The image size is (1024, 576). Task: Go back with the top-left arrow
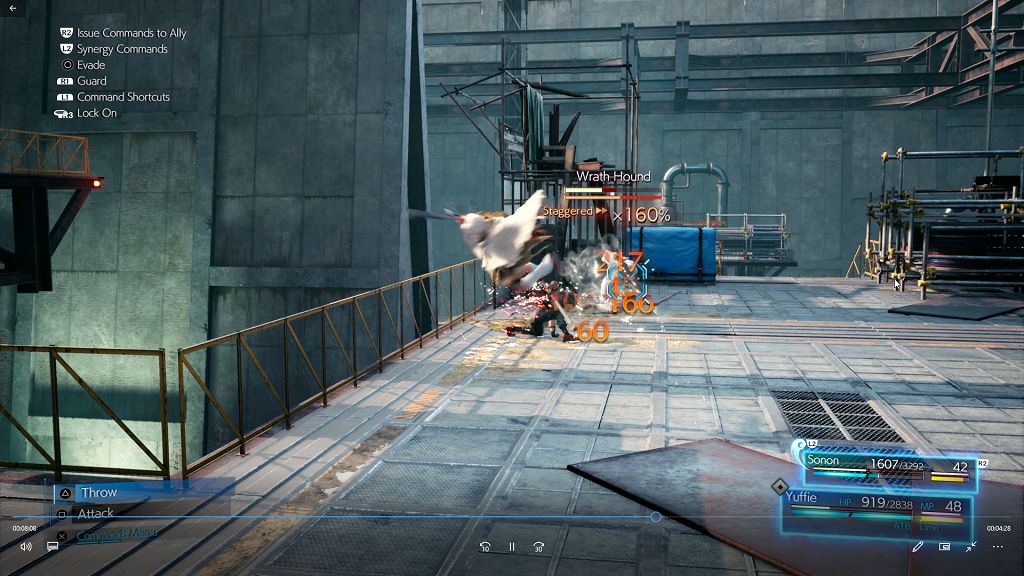tap(13, 8)
